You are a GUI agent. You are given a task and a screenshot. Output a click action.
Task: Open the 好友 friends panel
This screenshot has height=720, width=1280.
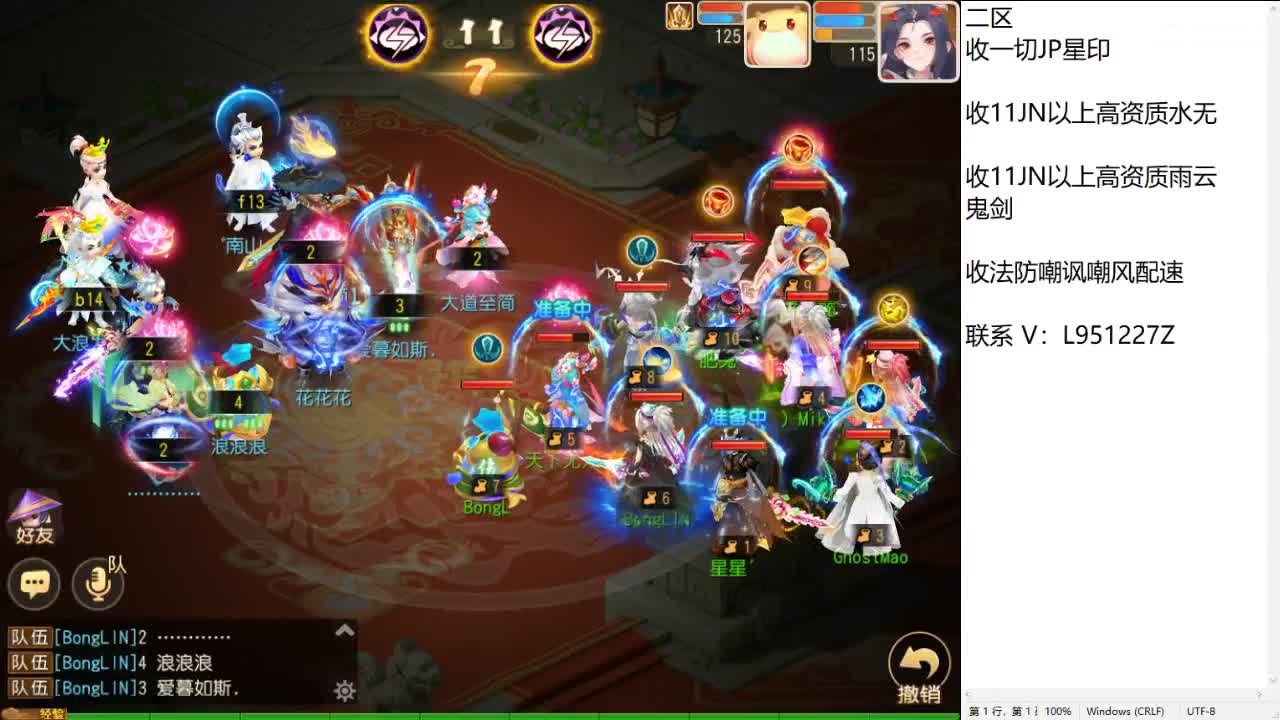click(x=35, y=518)
